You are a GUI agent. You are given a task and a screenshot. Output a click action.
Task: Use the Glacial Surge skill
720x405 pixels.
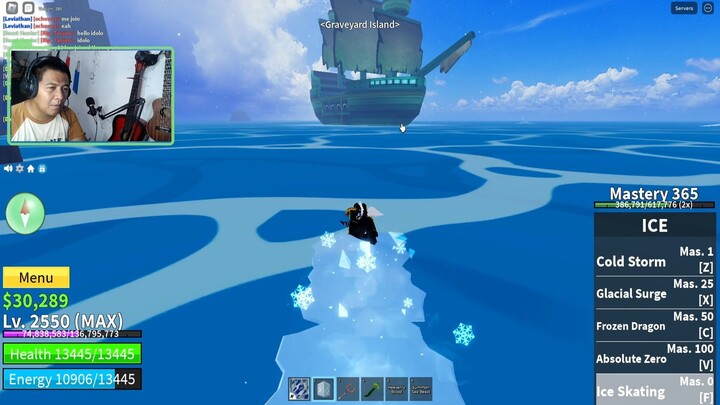[x=655, y=294]
